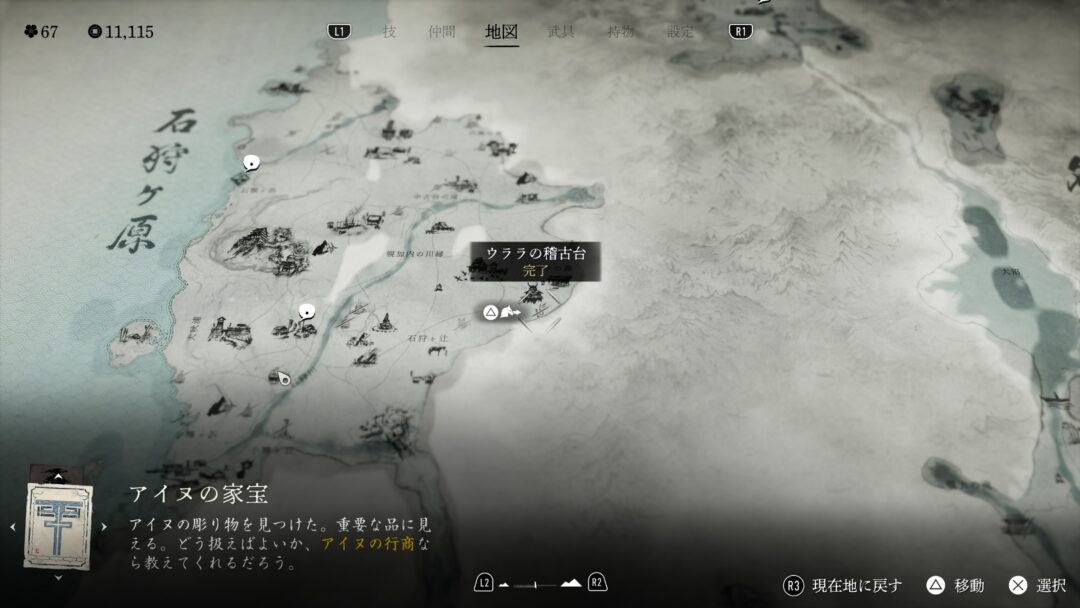Switch to the 武具 (Gear) tab
The width and height of the screenshot is (1080, 608).
coord(561,31)
